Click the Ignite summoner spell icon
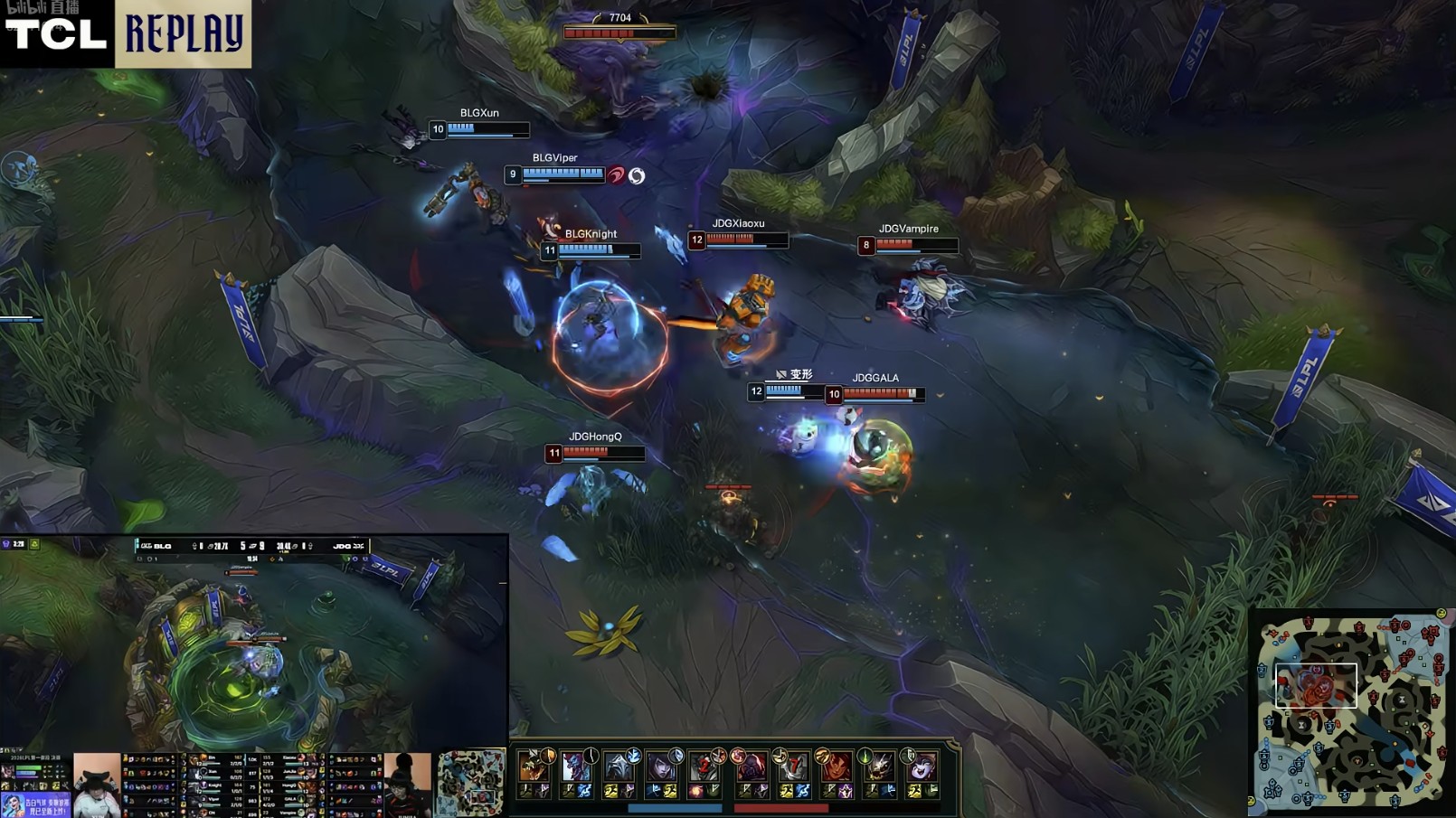 click(x=695, y=792)
